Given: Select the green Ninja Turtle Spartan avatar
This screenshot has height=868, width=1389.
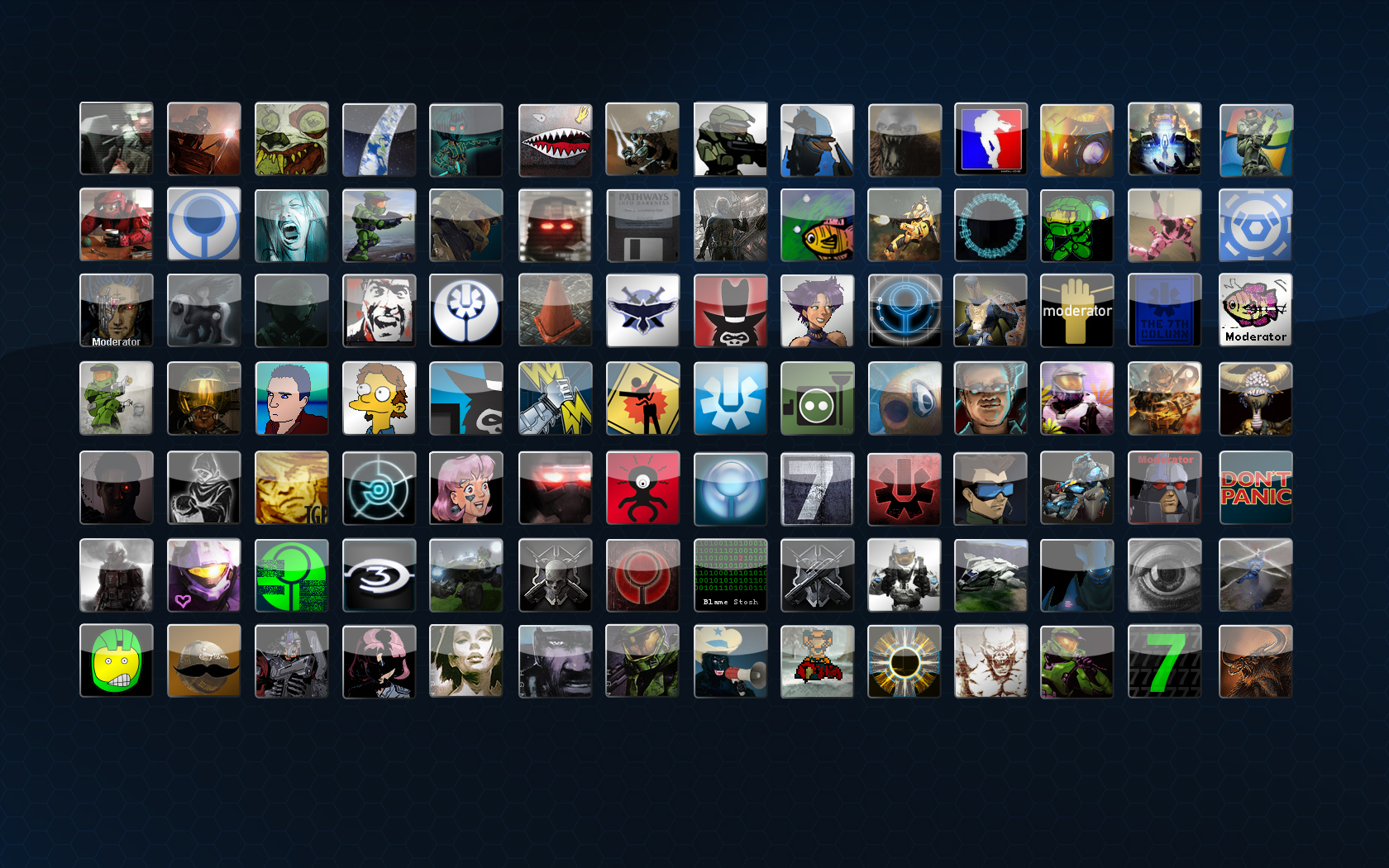Looking at the screenshot, I should coord(1077,224).
